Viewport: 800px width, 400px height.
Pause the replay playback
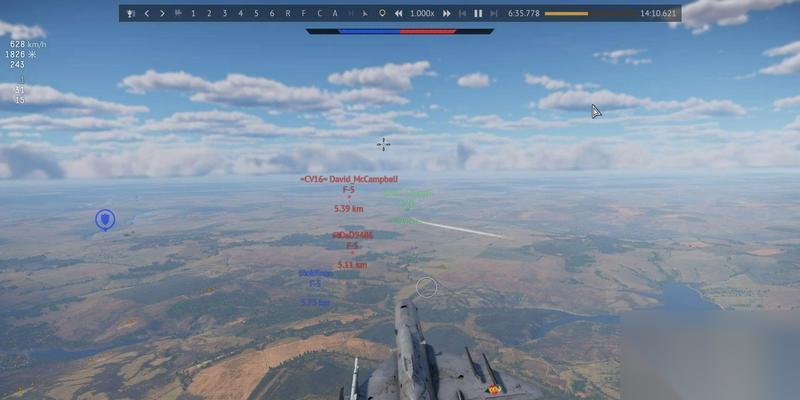[x=477, y=14]
